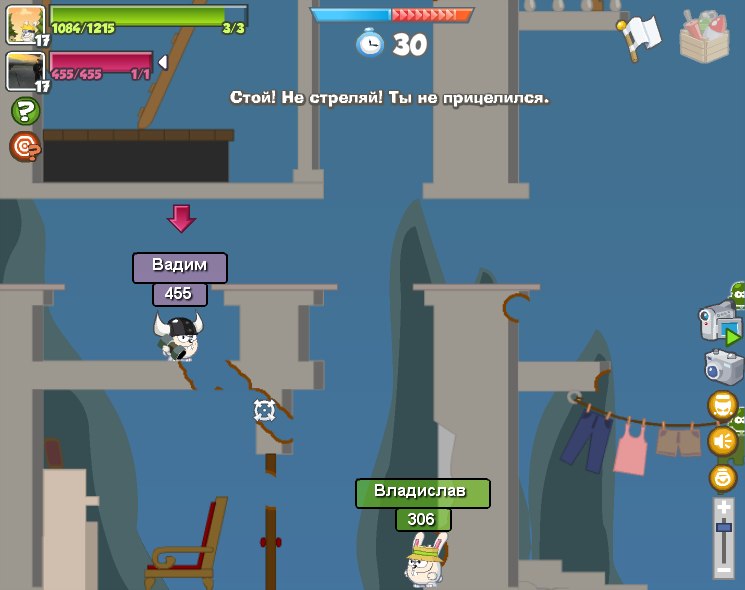Zoom in with the plus button
Screen dimensions: 745x590
[x=724, y=508]
